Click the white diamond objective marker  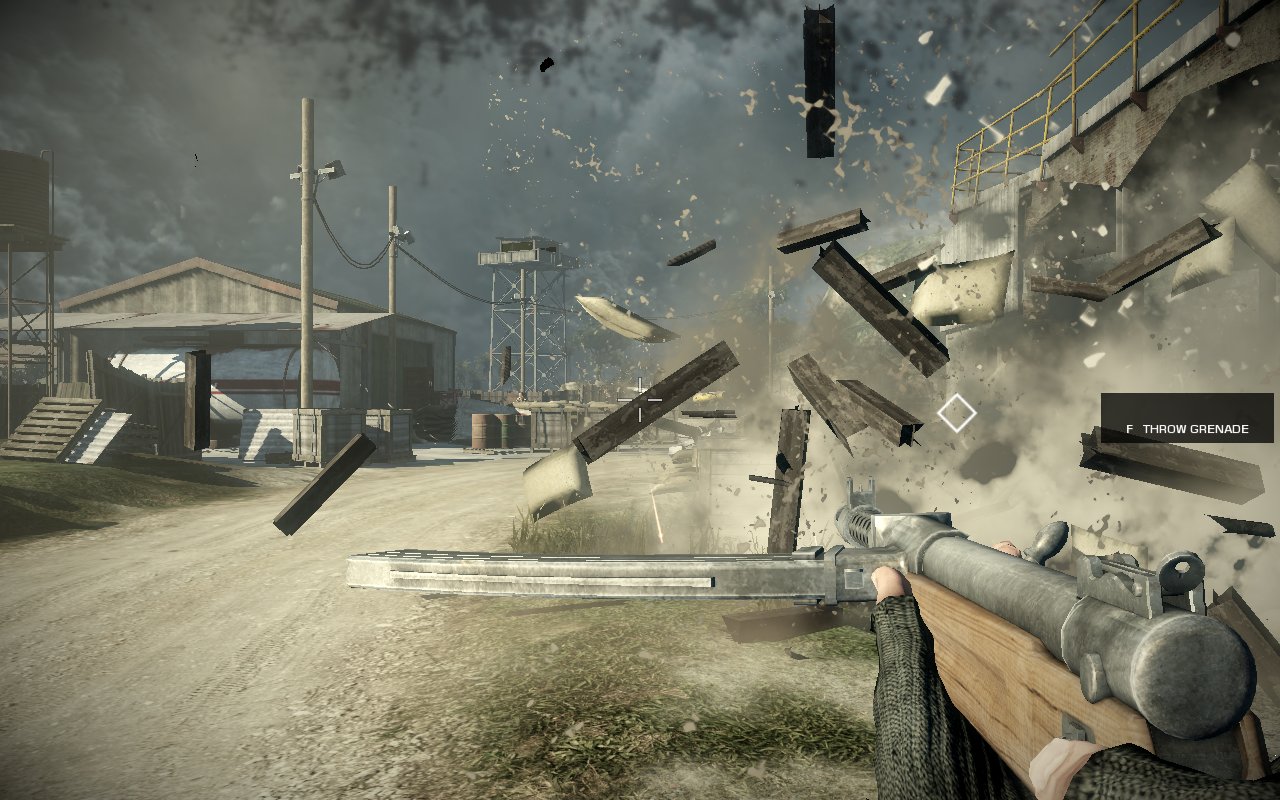(x=957, y=413)
